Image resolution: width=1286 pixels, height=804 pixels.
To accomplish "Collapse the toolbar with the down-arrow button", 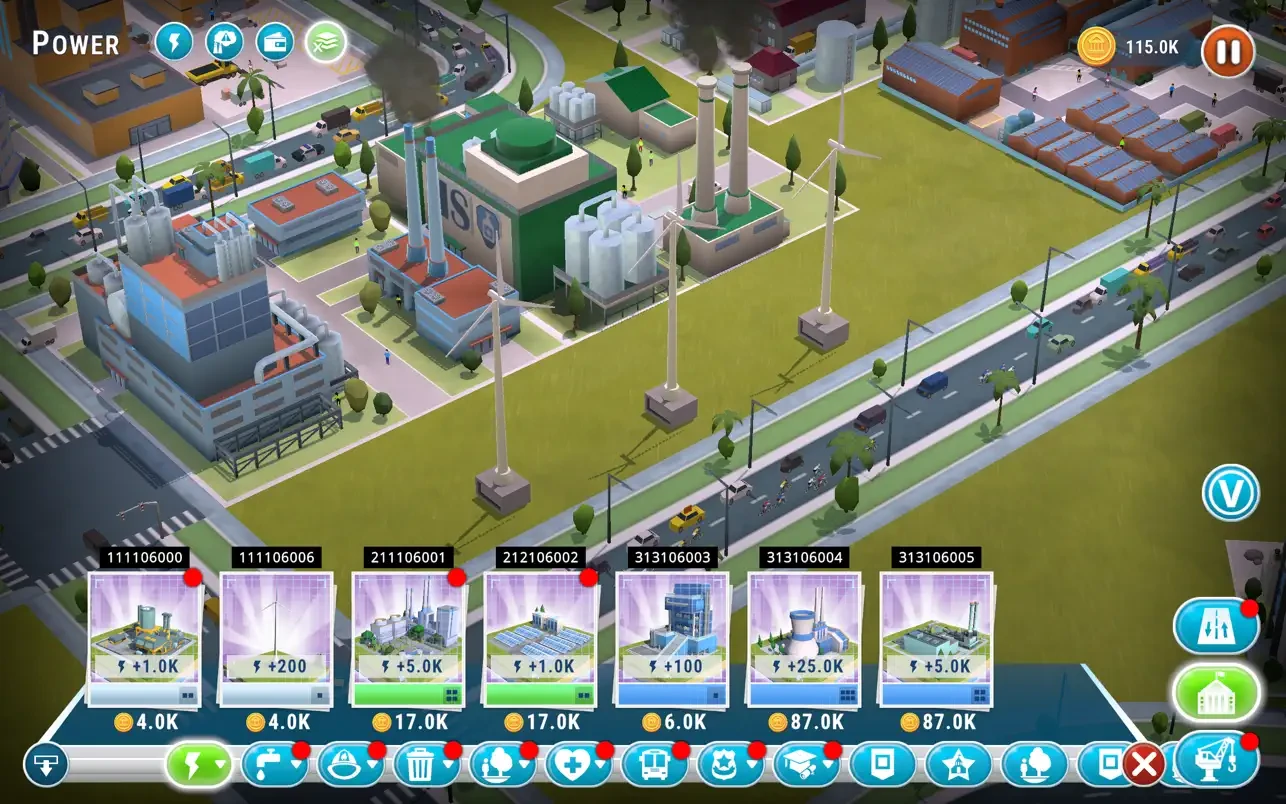I will pyautogui.click(x=45, y=766).
